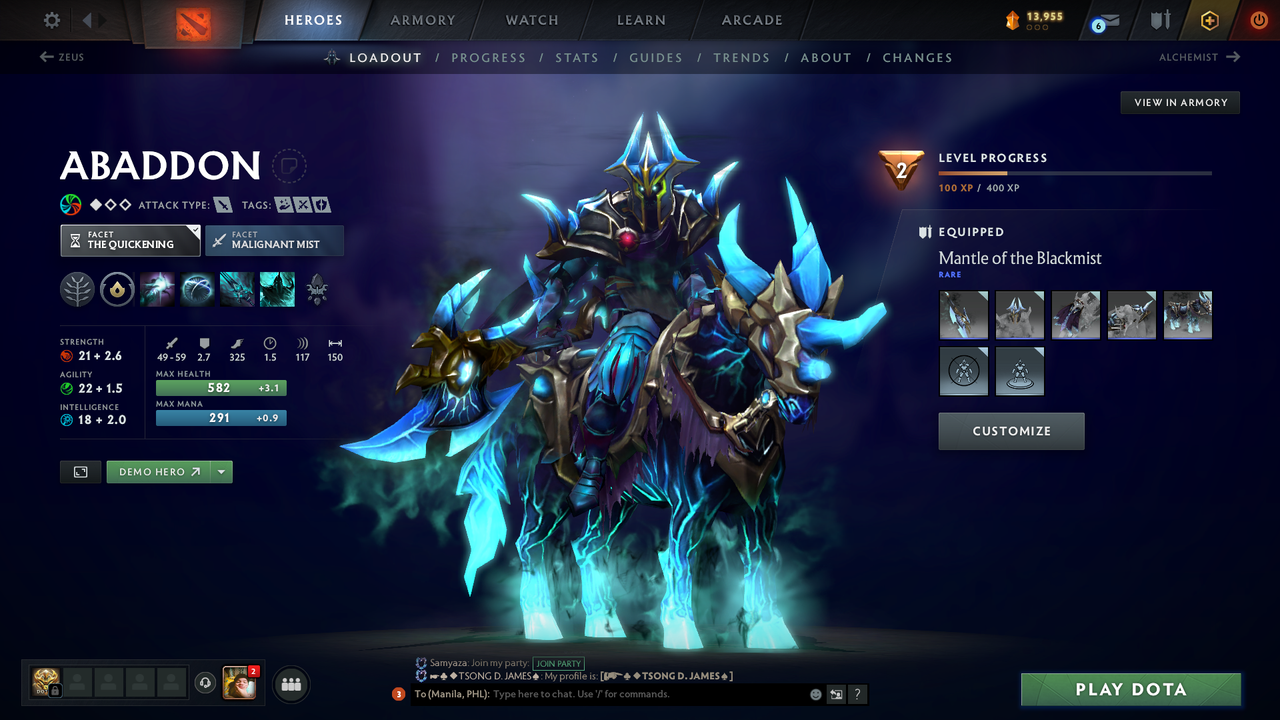1280x720 pixels.
Task: Click the Customize button
Action: [x=1011, y=431]
